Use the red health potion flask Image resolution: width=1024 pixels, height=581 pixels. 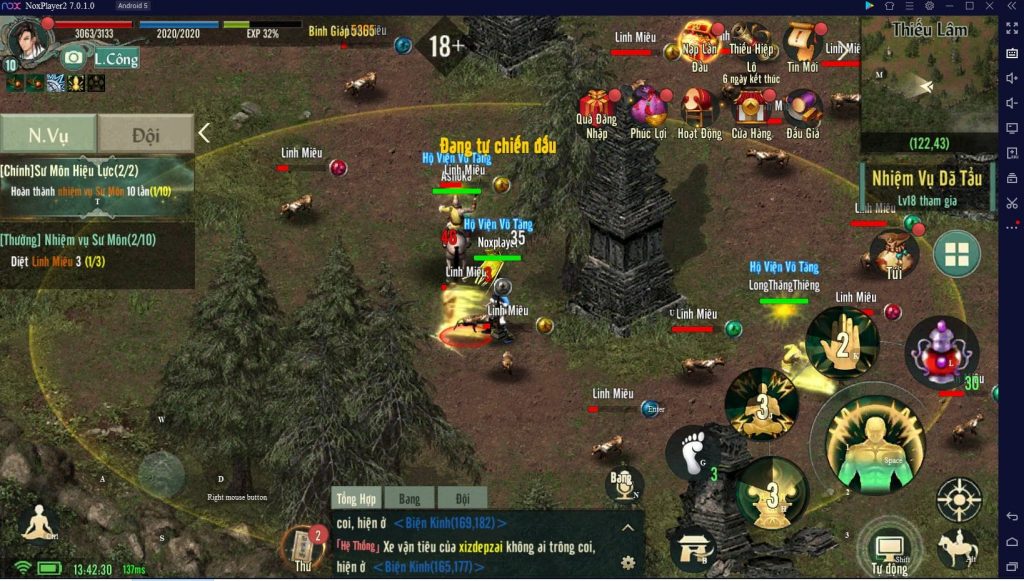pos(941,351)
